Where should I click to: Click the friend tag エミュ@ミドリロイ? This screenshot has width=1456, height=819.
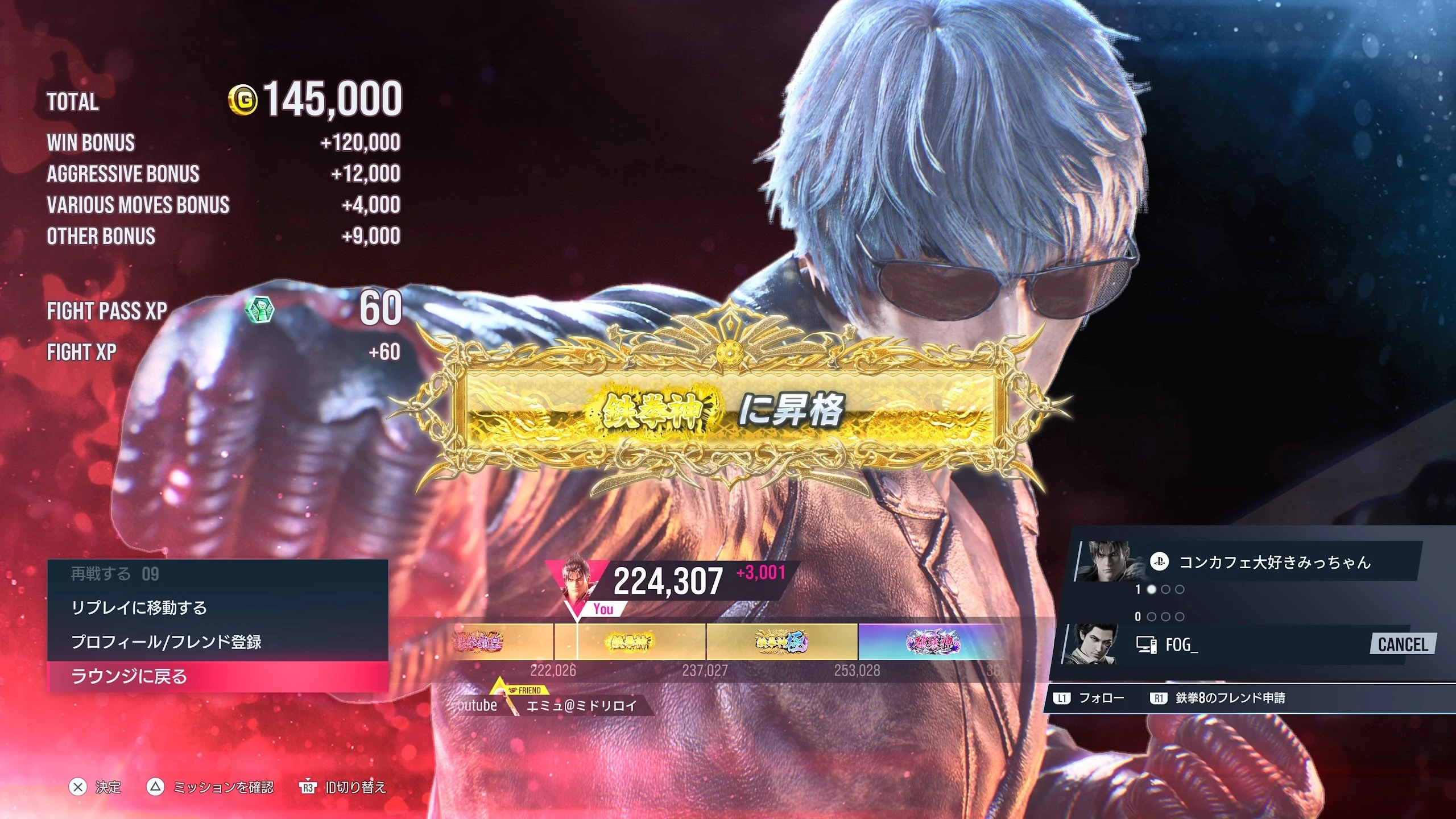(x=580, y=706)
